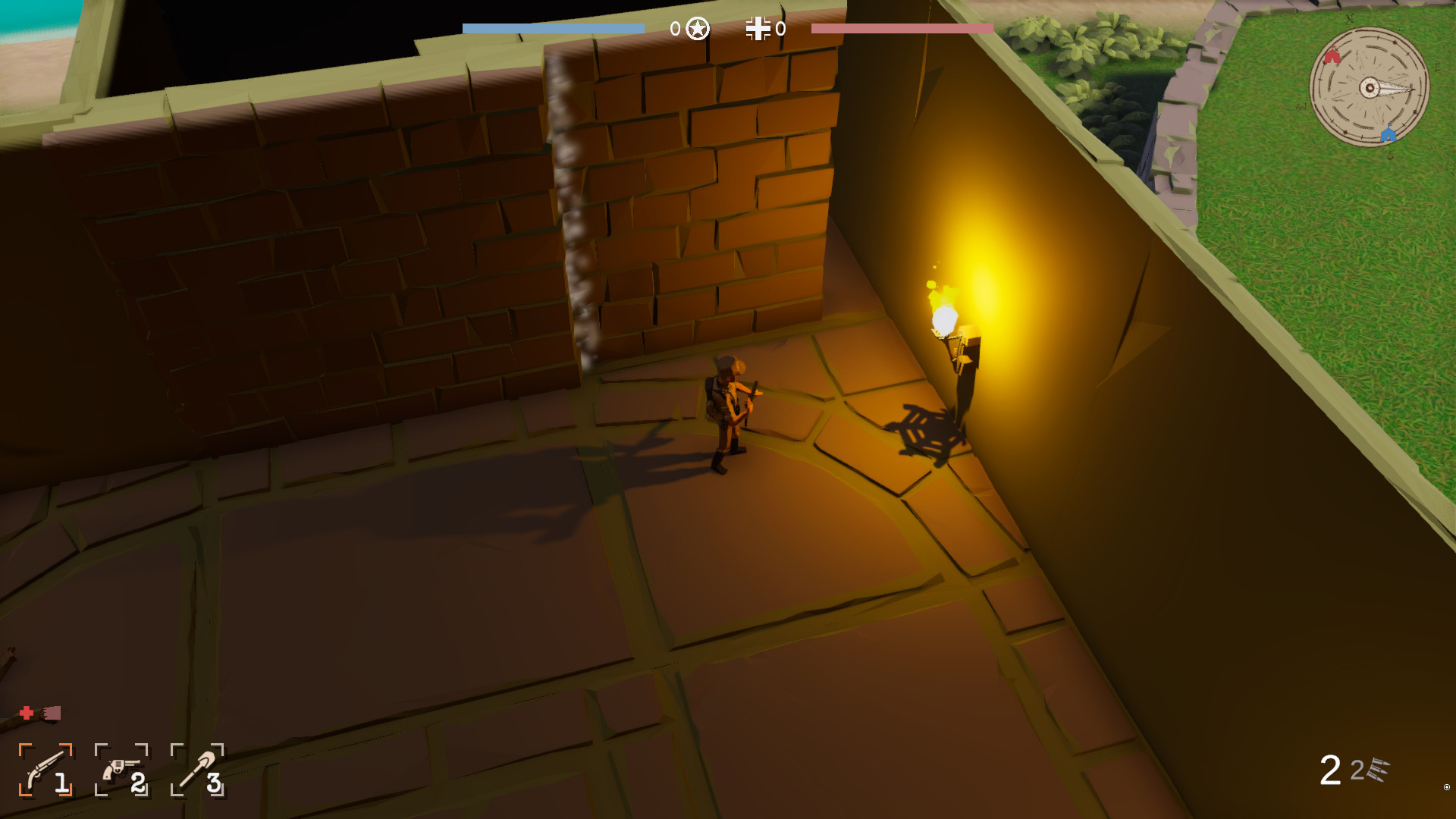Click the iron cross score badge
Viewport: 1456px width, 819px height.
pos(758,30)
